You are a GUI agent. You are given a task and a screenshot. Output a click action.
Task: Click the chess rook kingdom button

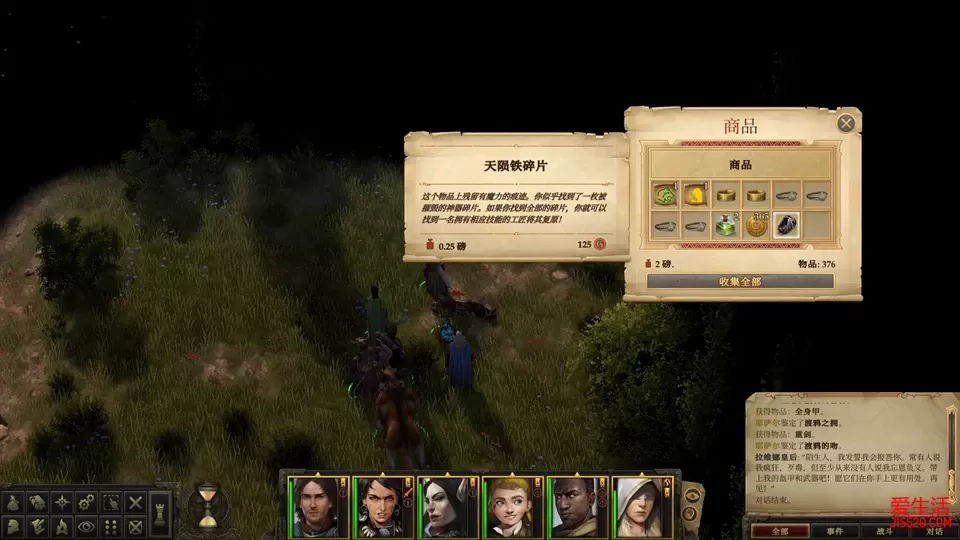click(x=159, y=513)
